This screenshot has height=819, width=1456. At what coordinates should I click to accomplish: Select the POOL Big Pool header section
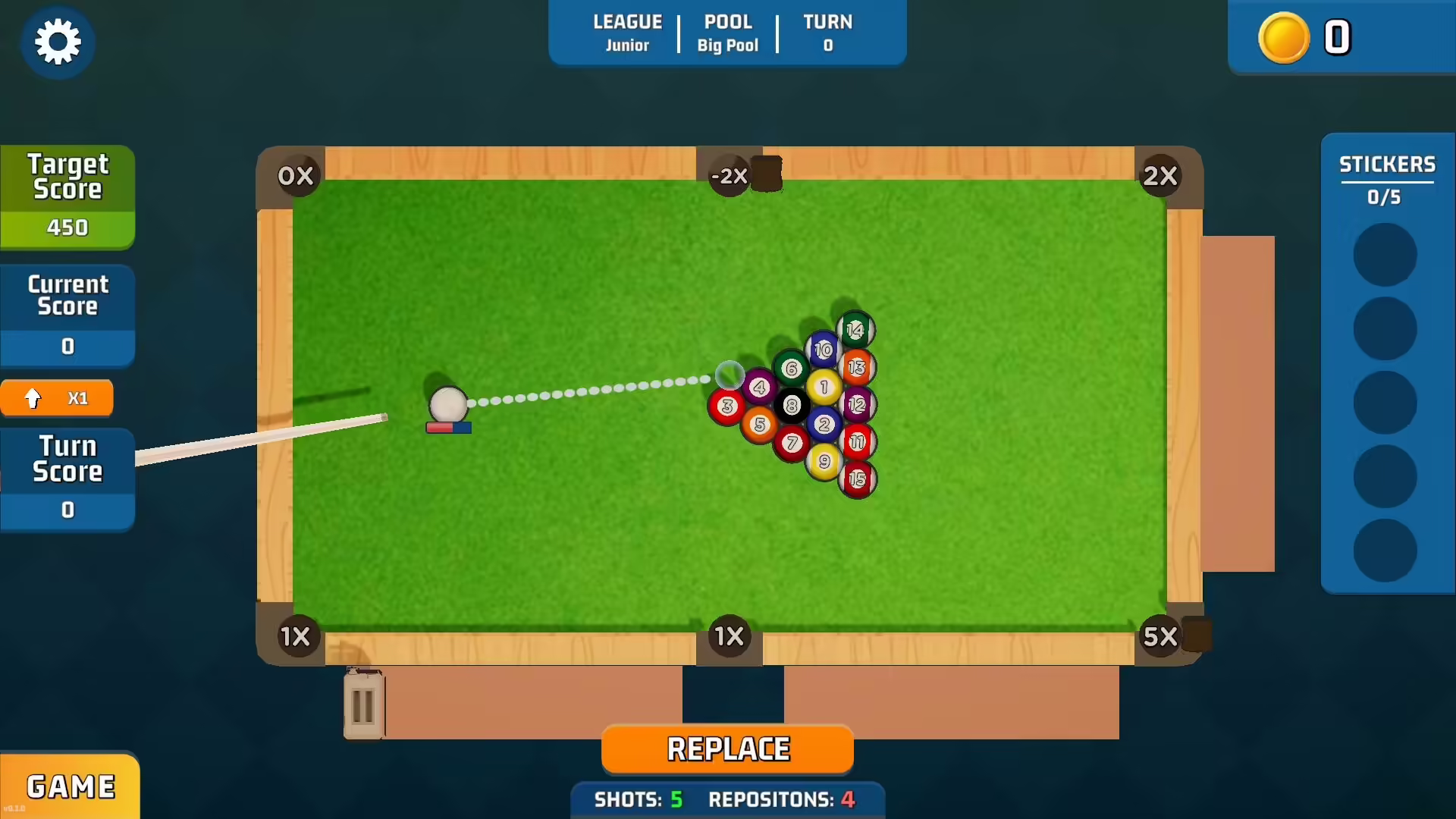coord(726,32)
